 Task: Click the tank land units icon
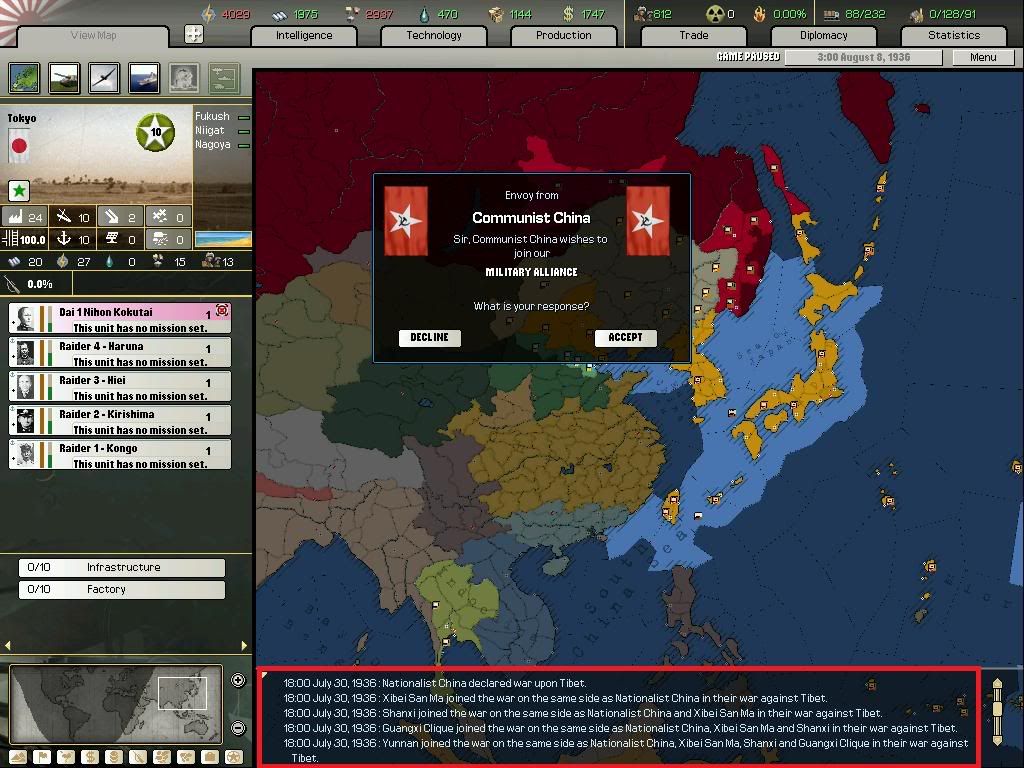pos(65,78)
